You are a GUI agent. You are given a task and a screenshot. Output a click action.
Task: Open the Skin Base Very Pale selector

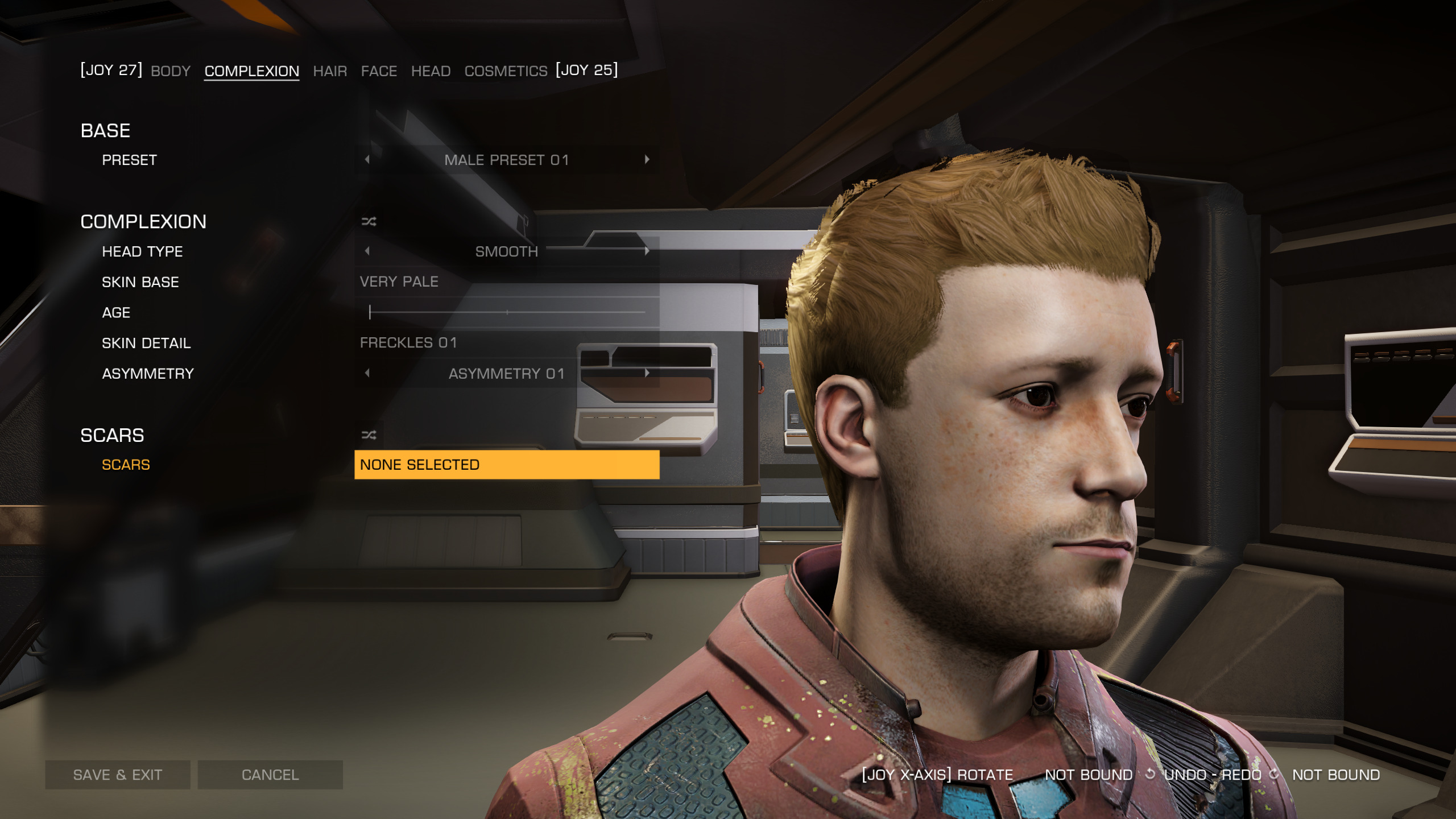506,282
